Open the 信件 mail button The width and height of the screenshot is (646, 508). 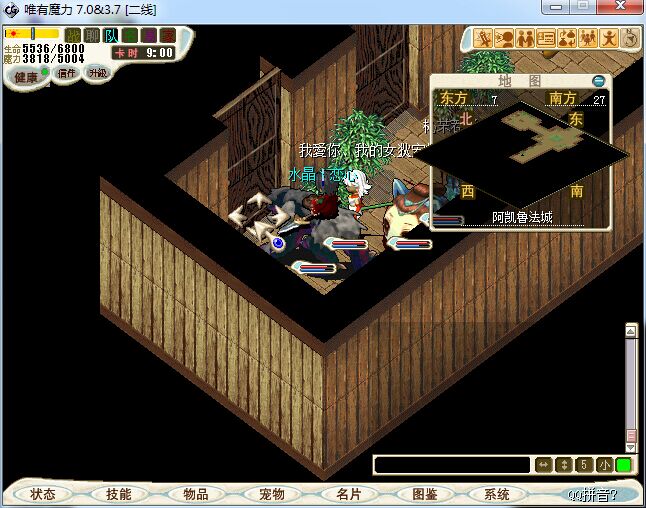[67, 73]
